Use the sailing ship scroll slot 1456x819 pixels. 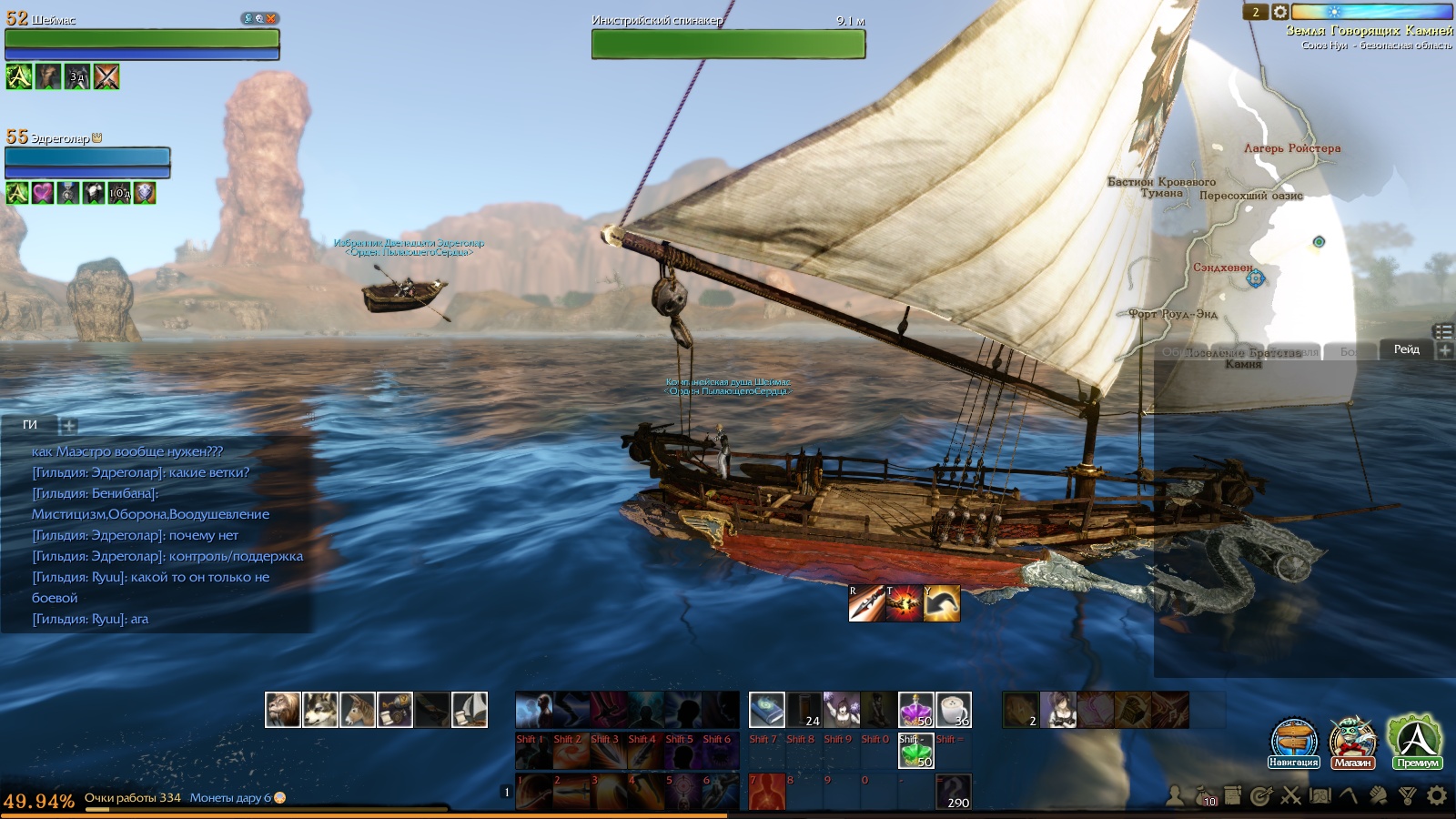(x=470, y=710)
